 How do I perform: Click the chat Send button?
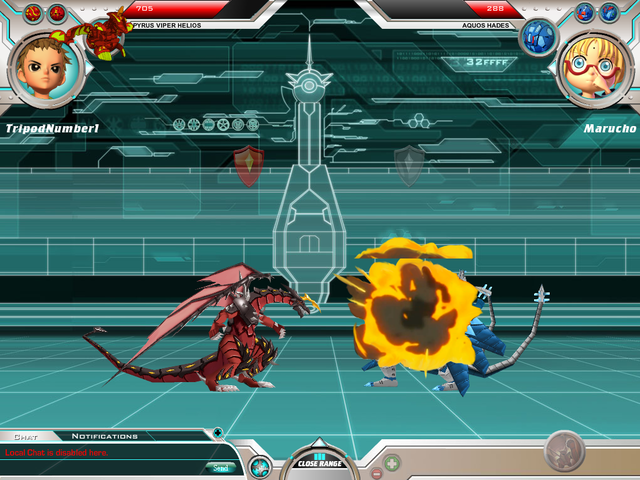[x=222, y=467]
